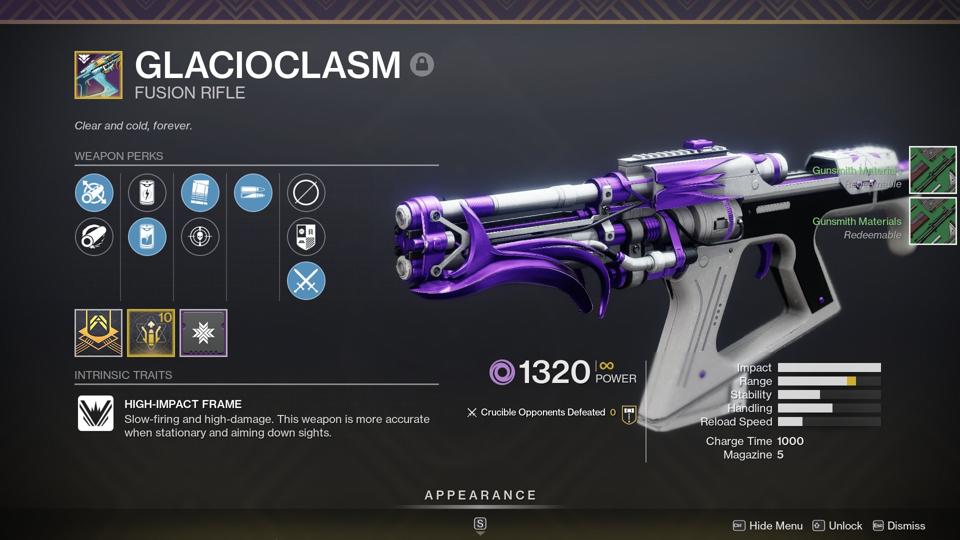Inspect the High-Impact Frame intrinsic trait icon
960x540 pixels.
click(96, 413)
